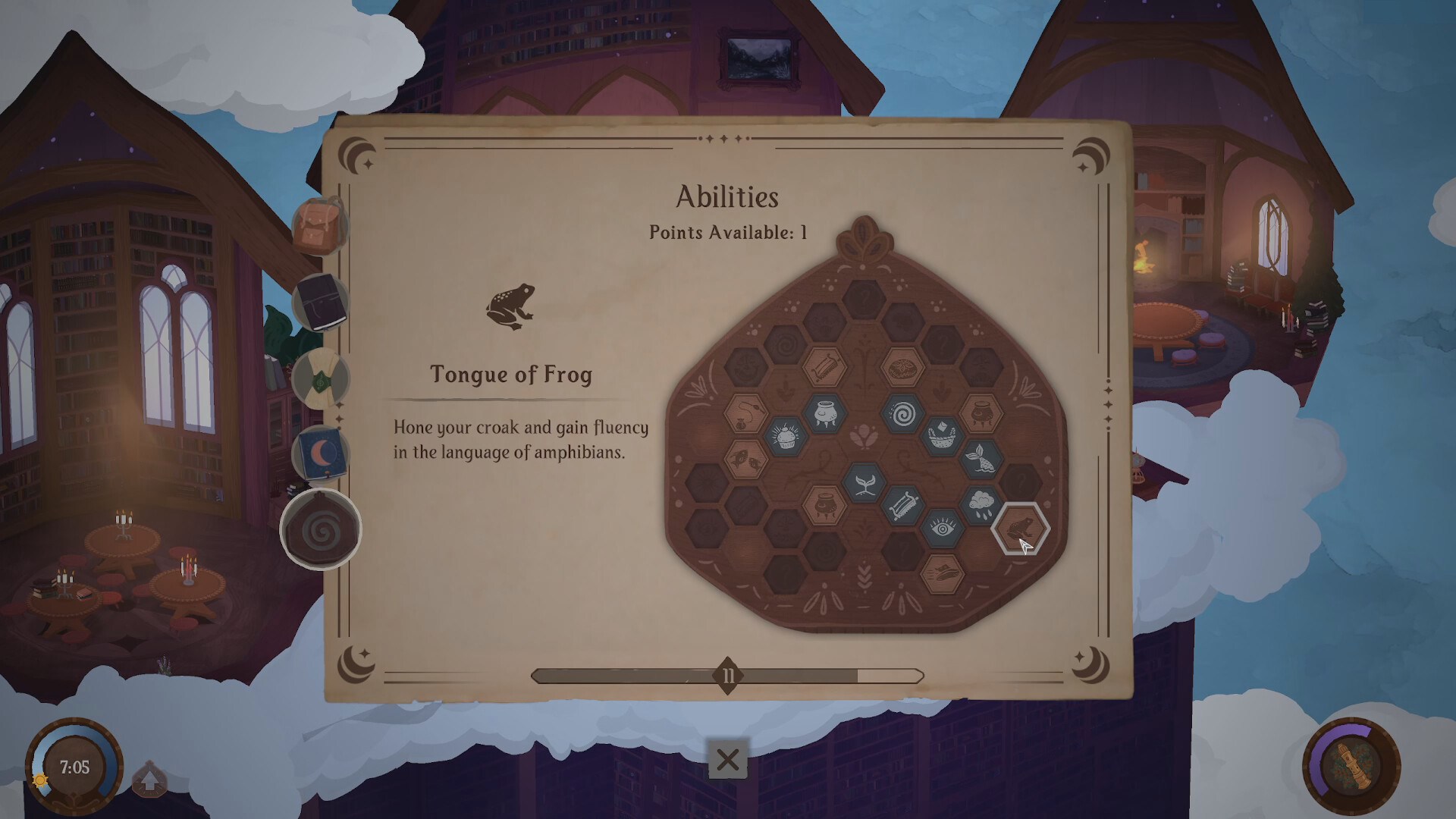Choose the fish tail ability hexagon

[981, 458]
